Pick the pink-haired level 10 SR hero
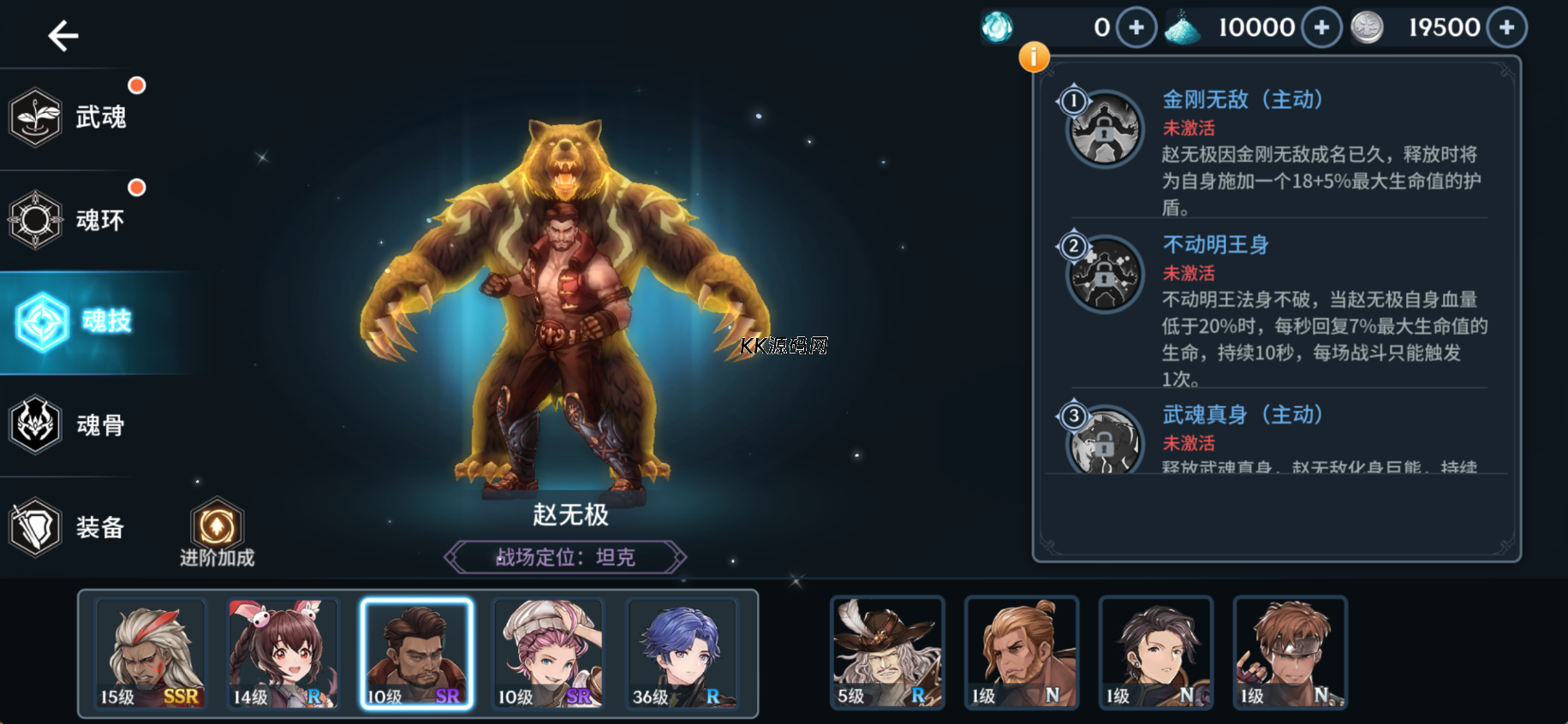The image size is (1568, 724). coord(548,654)
